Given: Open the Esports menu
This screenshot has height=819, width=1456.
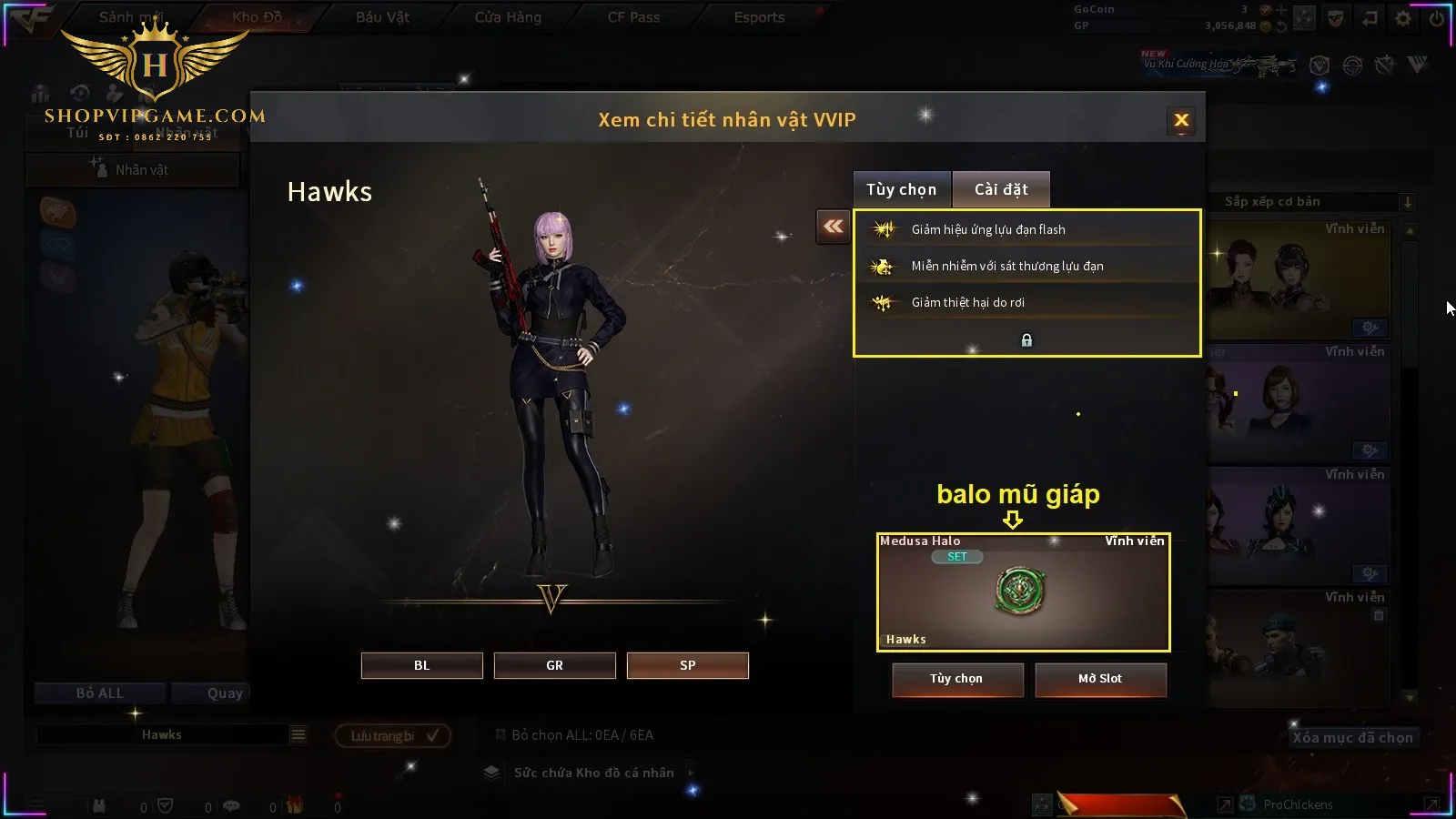Looking at the screenshot, I should pyautogui.click(x=759, y=17).
